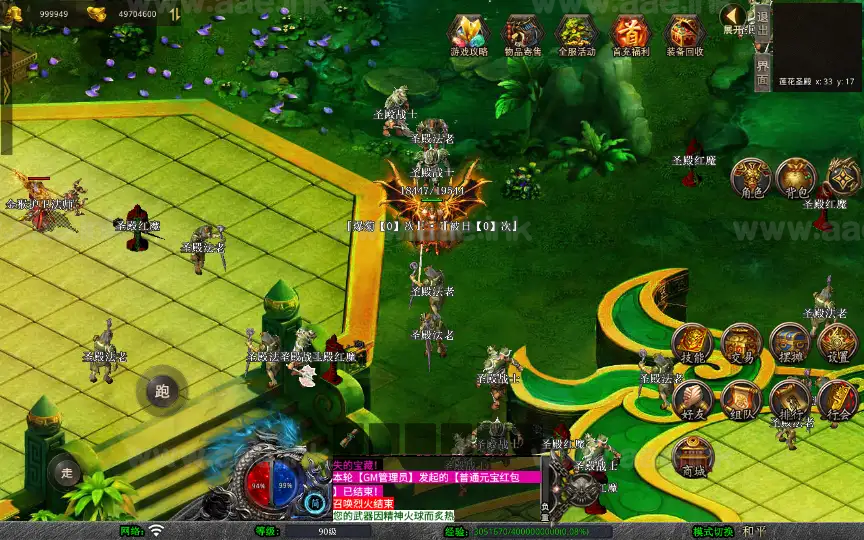864x540 pixels.
Task: Open the 行会 guild menu
Action: click(x=837, y=399)
